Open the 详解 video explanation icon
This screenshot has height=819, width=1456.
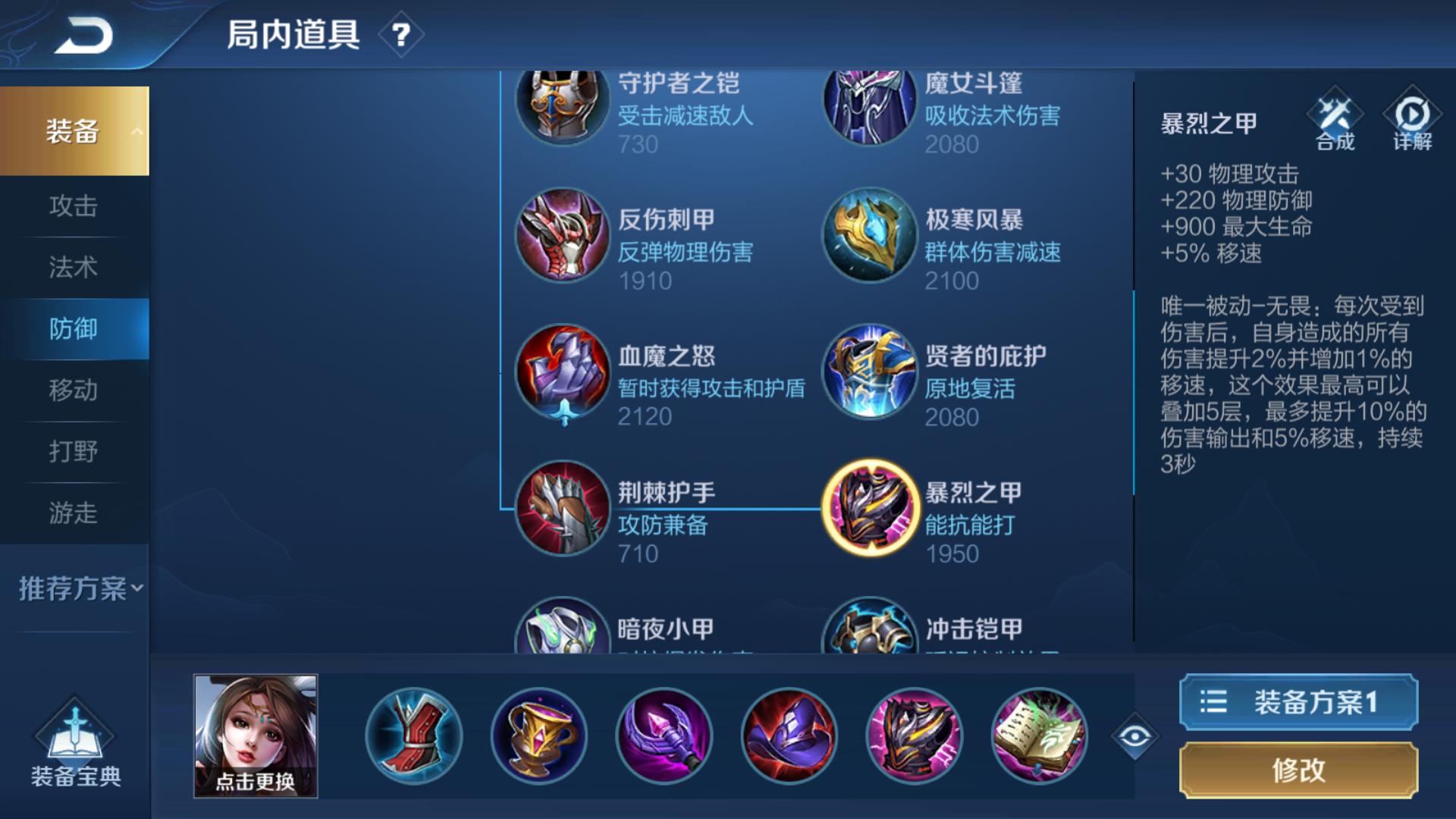tap(1410, 121)
